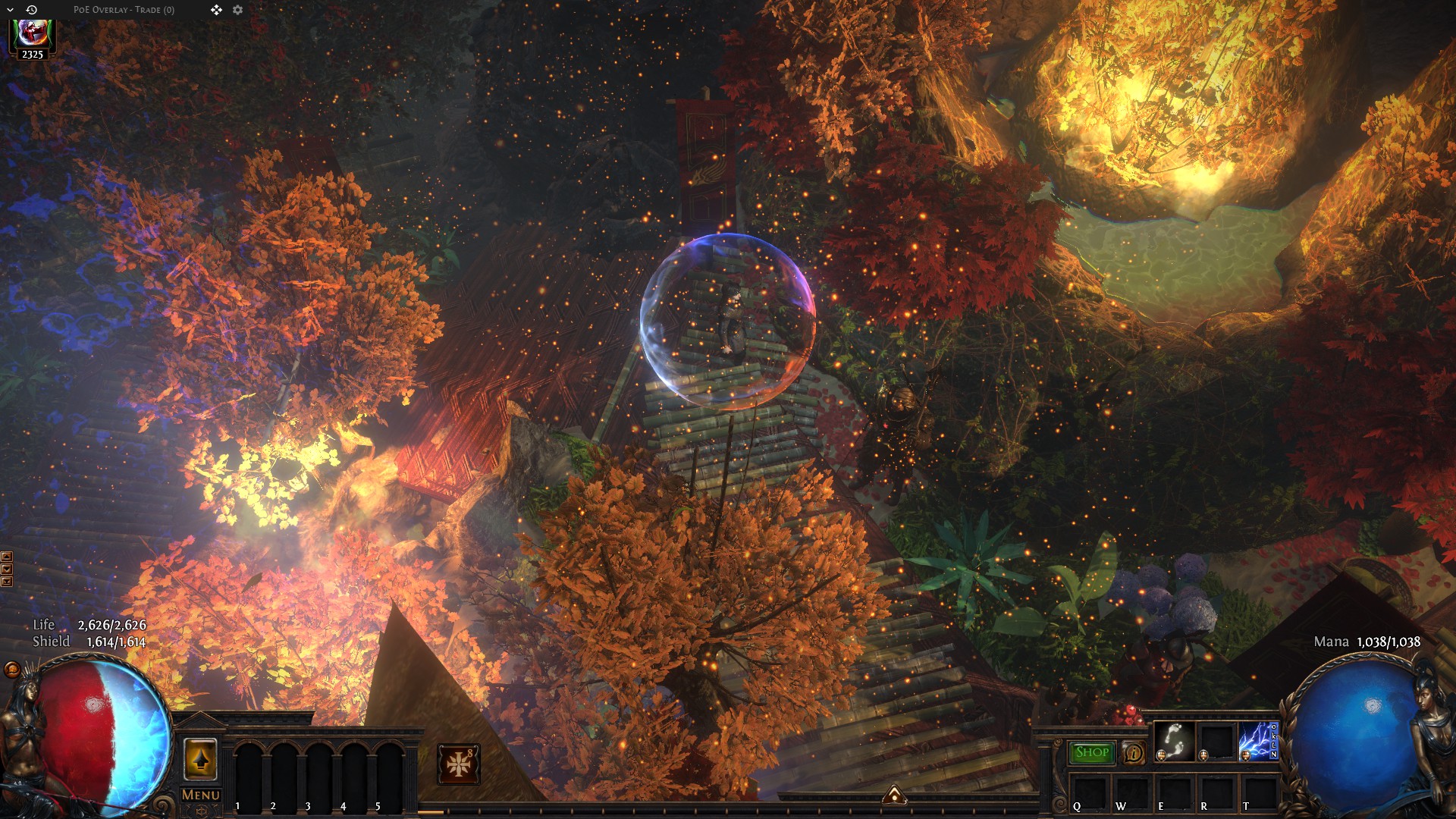Activate the blue lightning skill icon

(1255, 742)
